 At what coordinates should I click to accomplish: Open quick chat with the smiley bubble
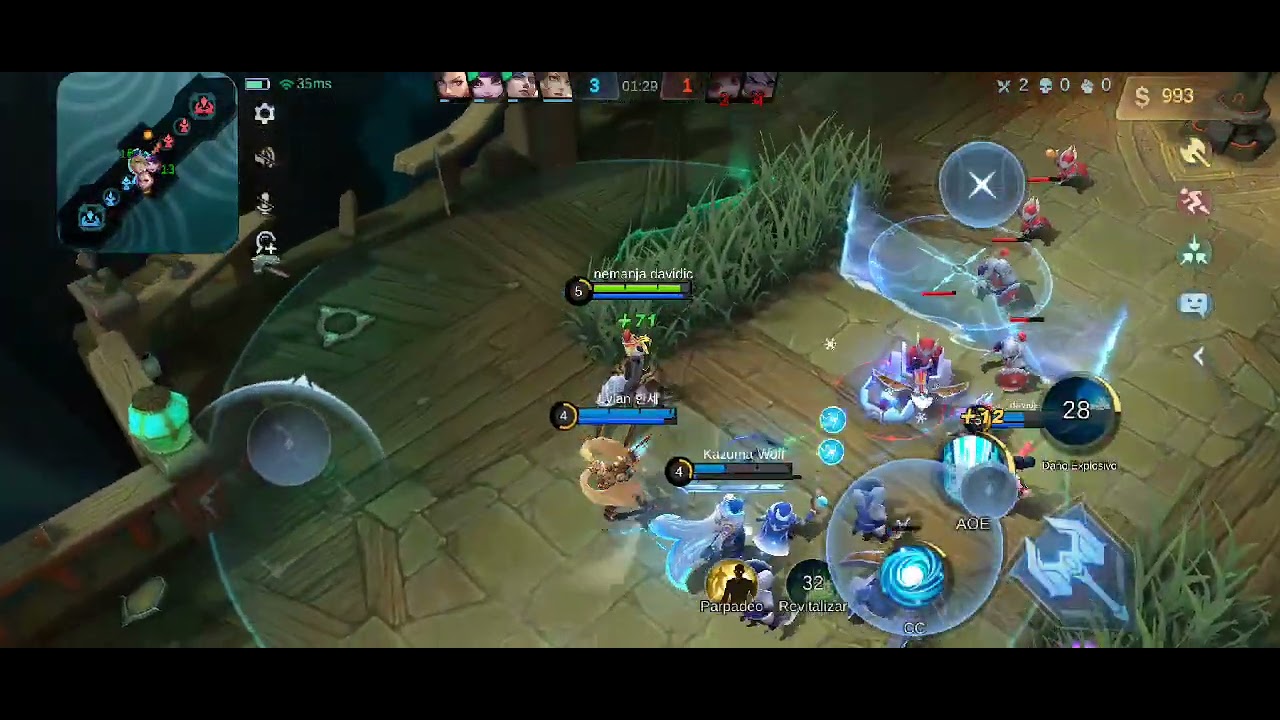[1195, 304]
